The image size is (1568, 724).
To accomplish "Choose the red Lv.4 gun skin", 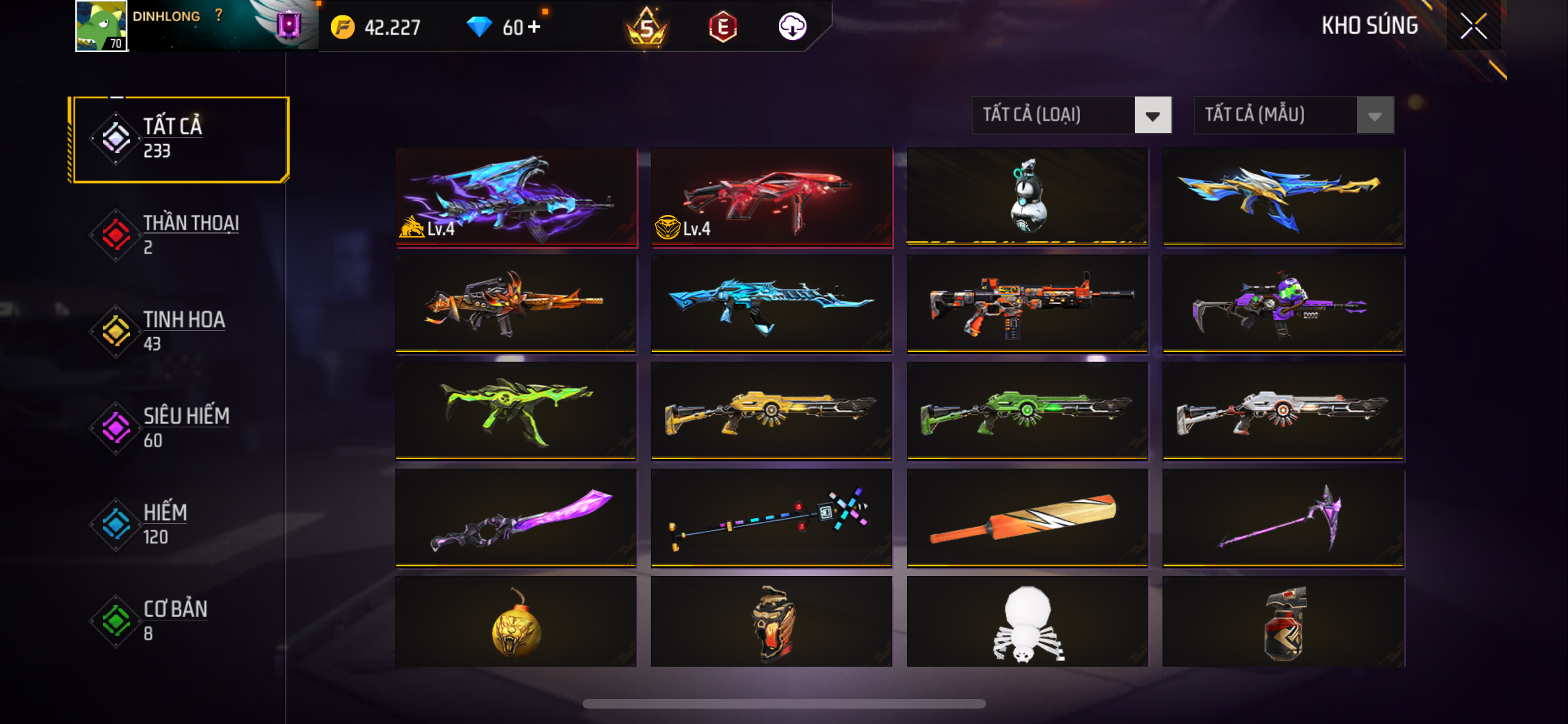I will [x=771, y=196].
